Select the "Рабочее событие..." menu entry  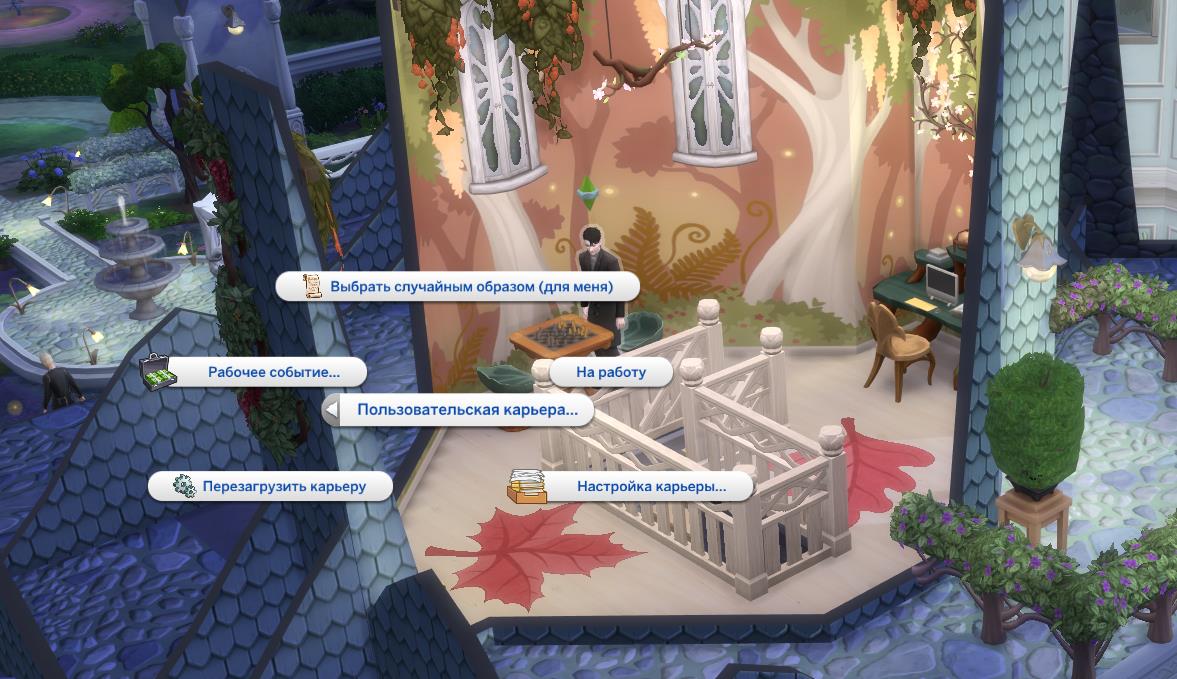tap(273, 373)
